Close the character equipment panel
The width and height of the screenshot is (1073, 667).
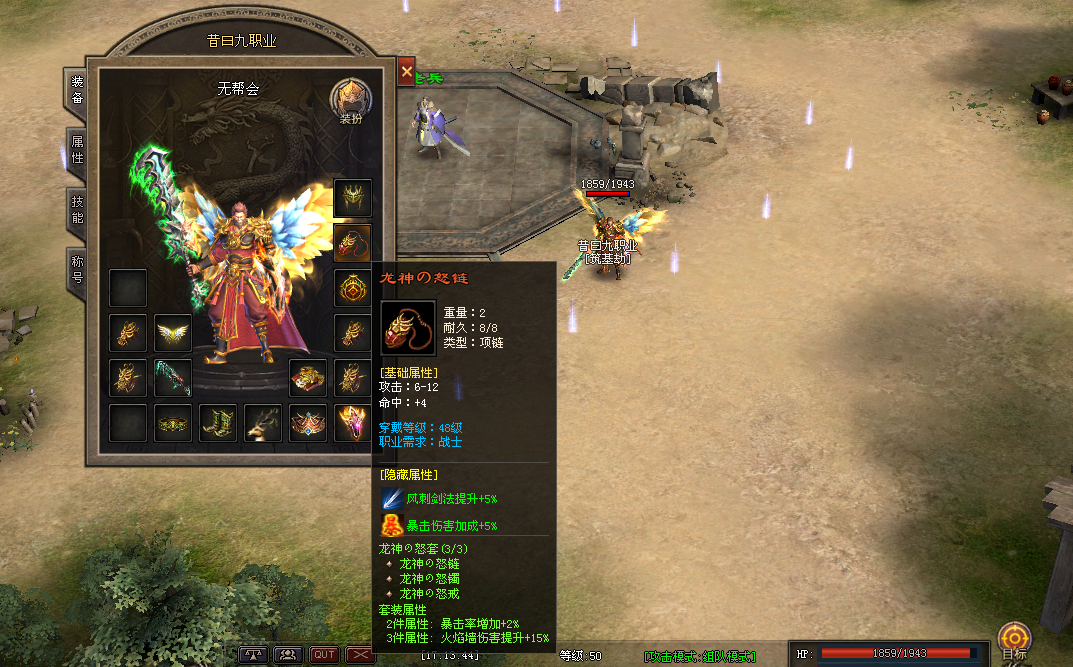pos(406,72)
